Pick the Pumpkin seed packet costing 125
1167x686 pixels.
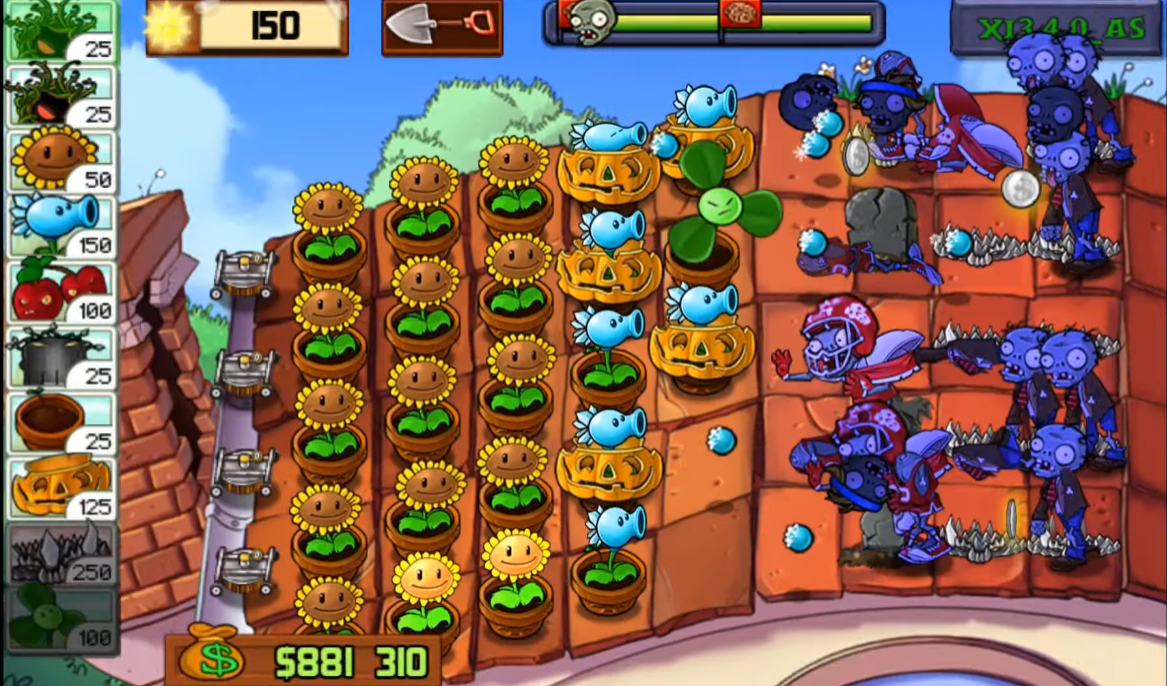pos(62,486)
